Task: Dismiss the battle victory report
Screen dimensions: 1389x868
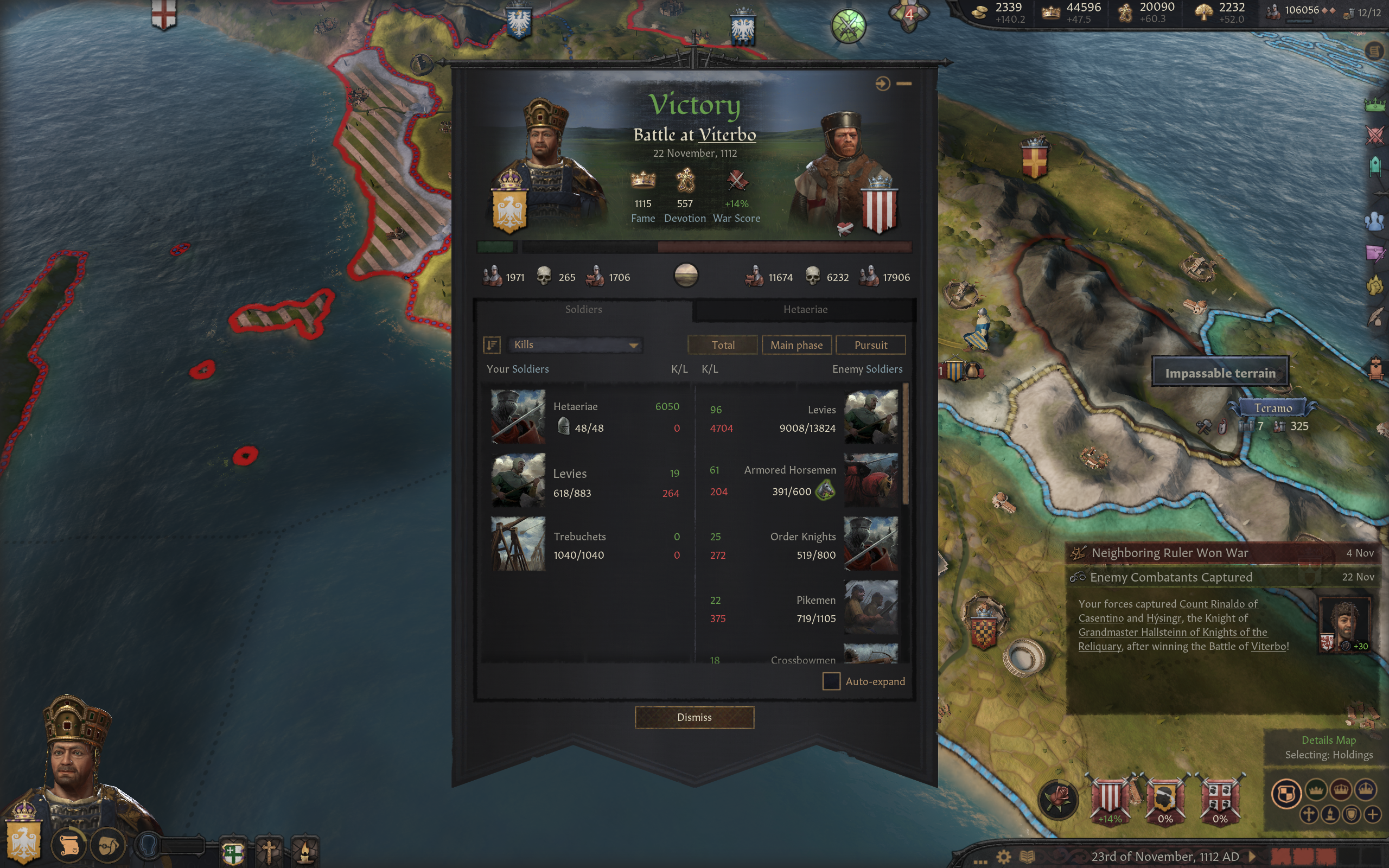Action: [694, 717]
